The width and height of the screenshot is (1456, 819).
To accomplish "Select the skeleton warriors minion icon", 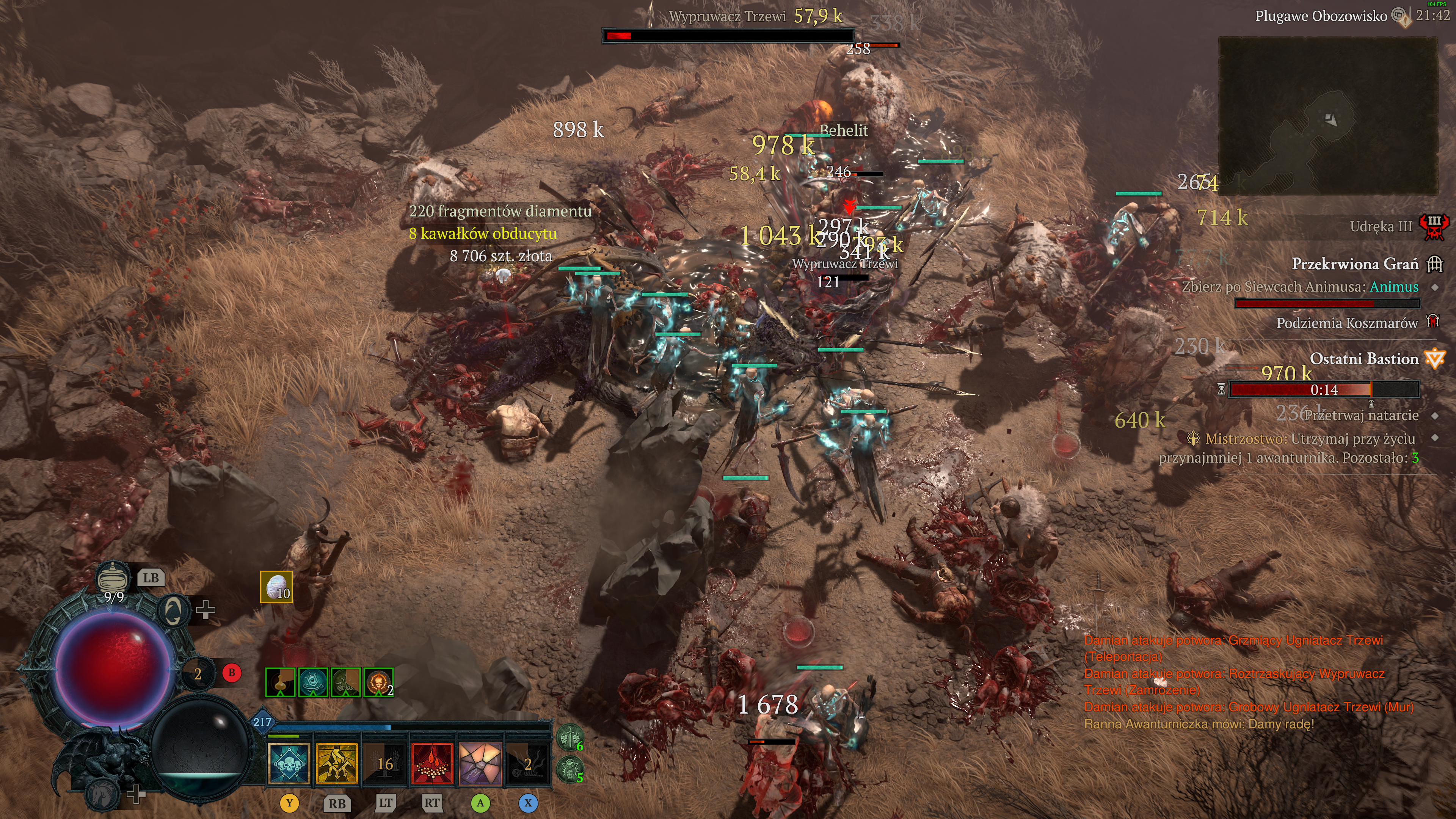I will pyautogui.click(x=570, y=737).
